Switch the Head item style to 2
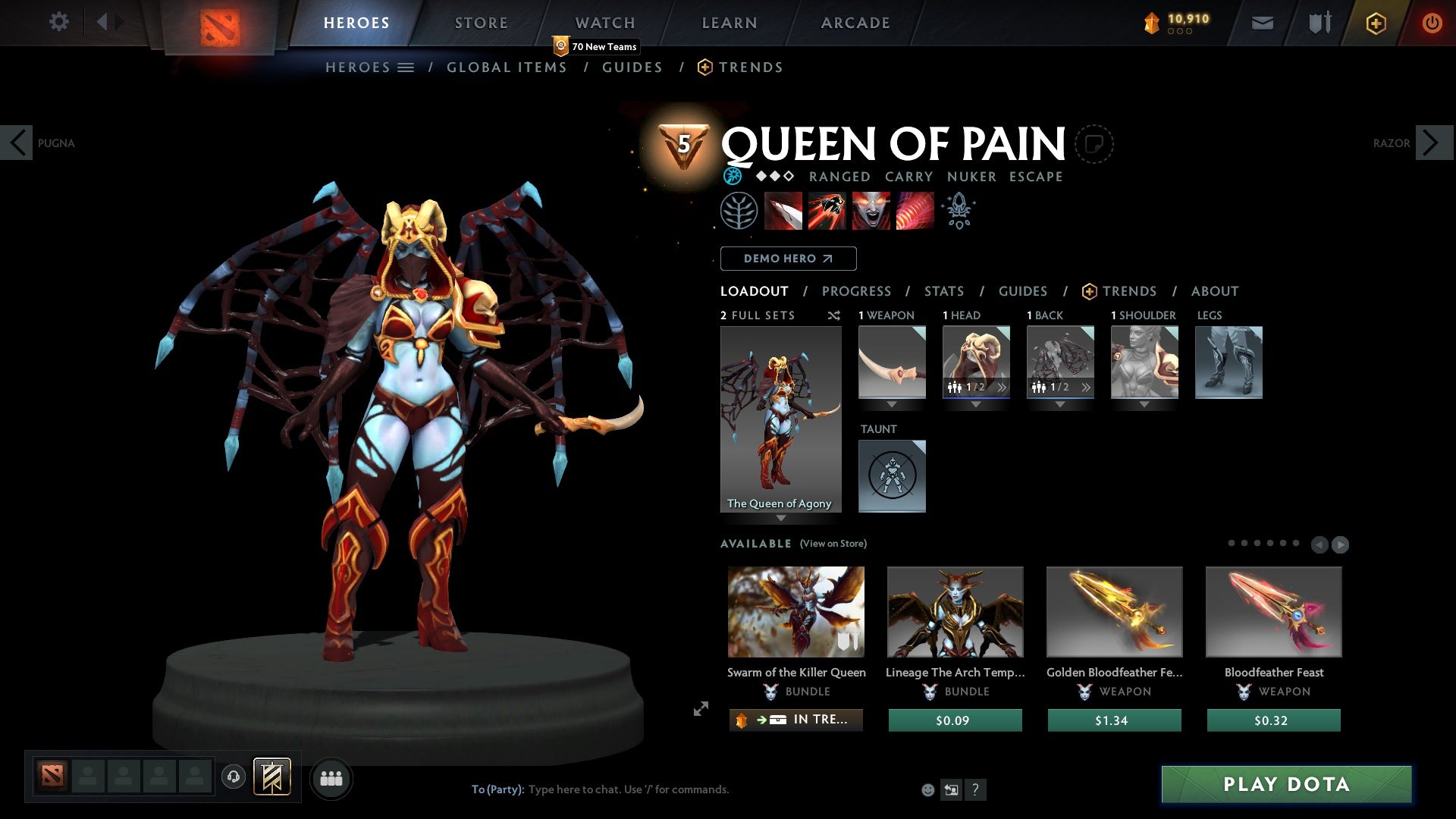 (x=1002, y=387)
